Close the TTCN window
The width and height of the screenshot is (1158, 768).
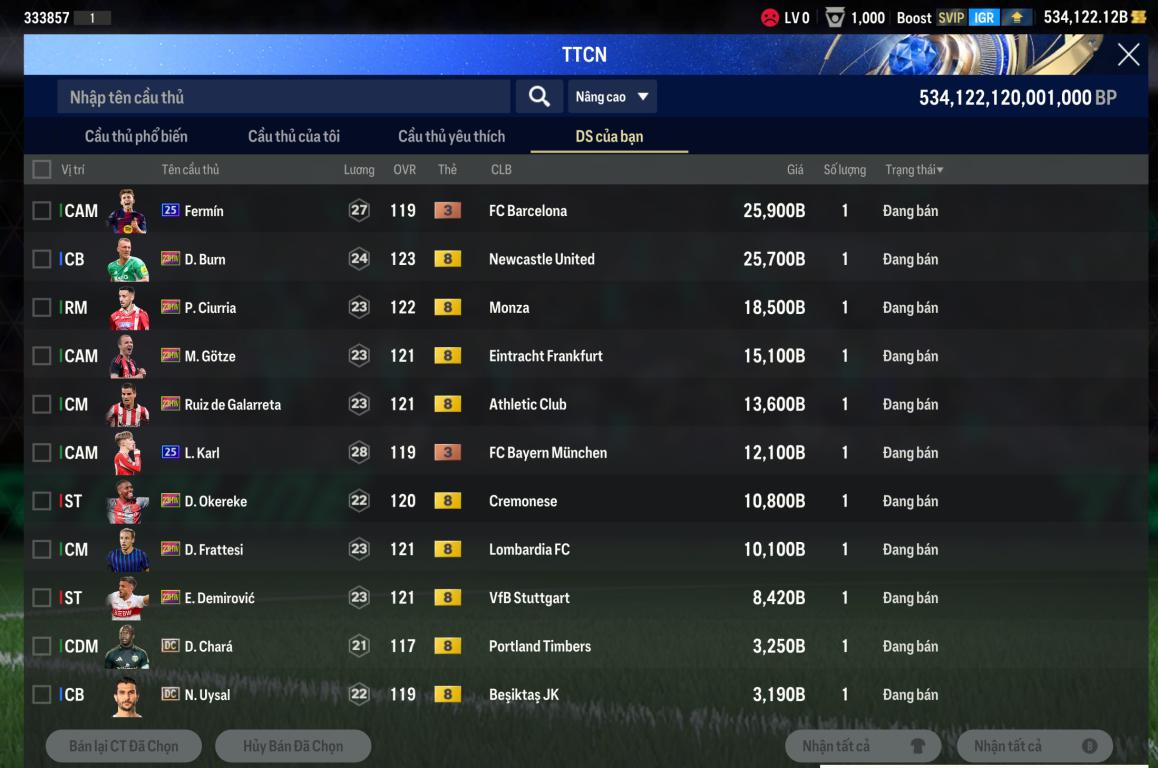(1128, 55)
